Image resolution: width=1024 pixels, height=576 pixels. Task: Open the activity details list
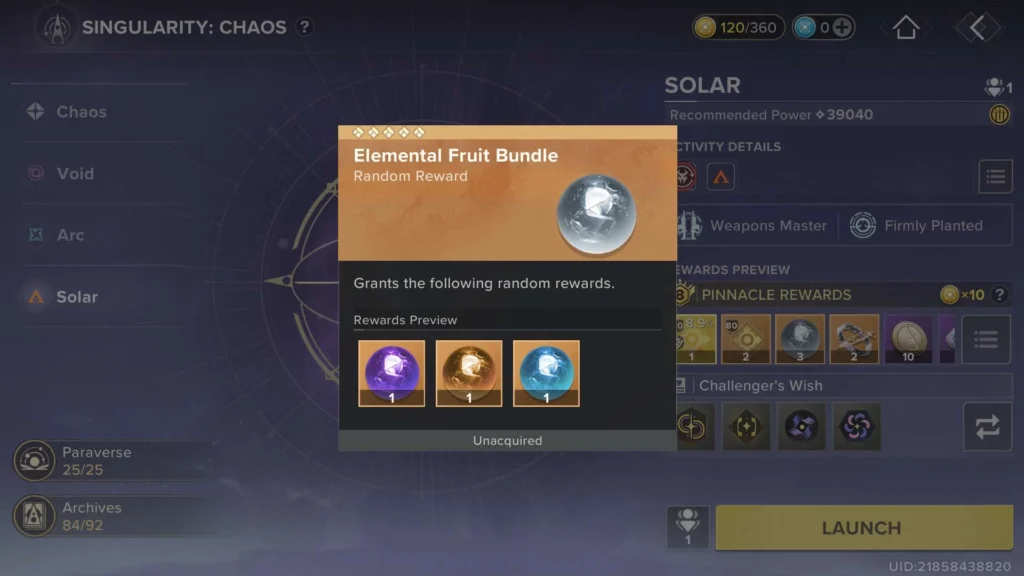(995, 177)
